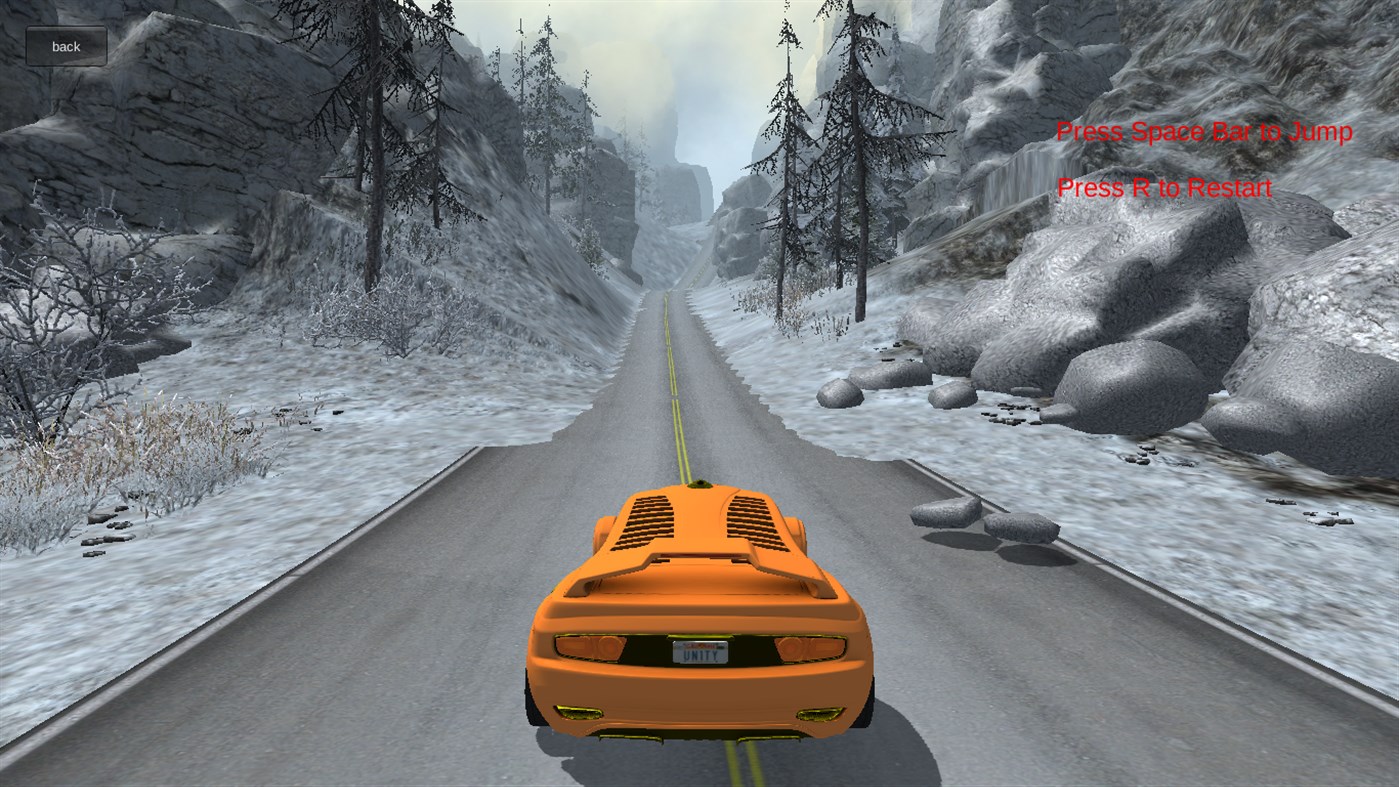Click the rear bumper of the car
The height and width of the screenshot is (787, 1399).
click(700, 690)
